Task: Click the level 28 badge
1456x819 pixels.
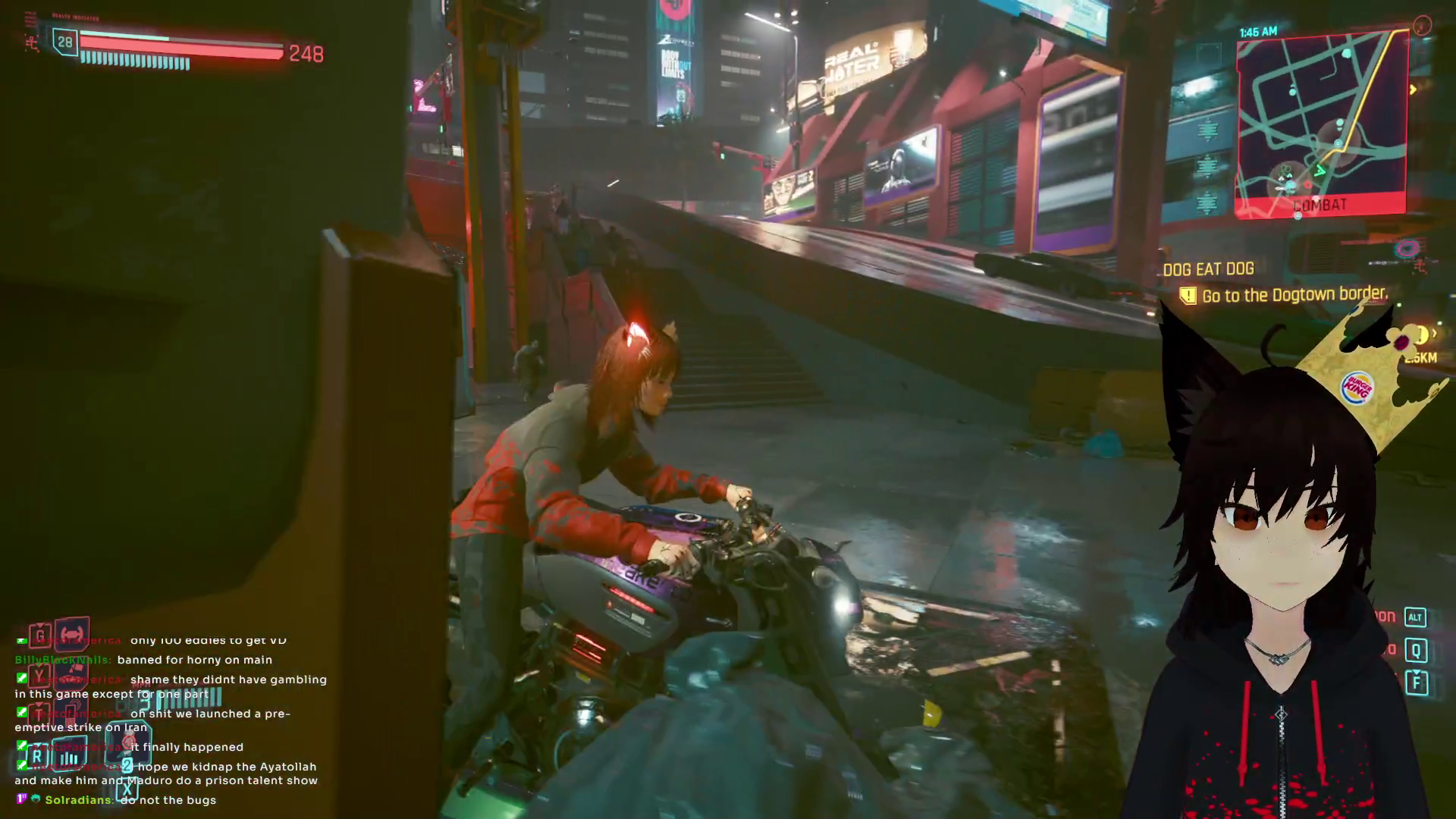Action: pyautogui.click(x=65, y=42)
